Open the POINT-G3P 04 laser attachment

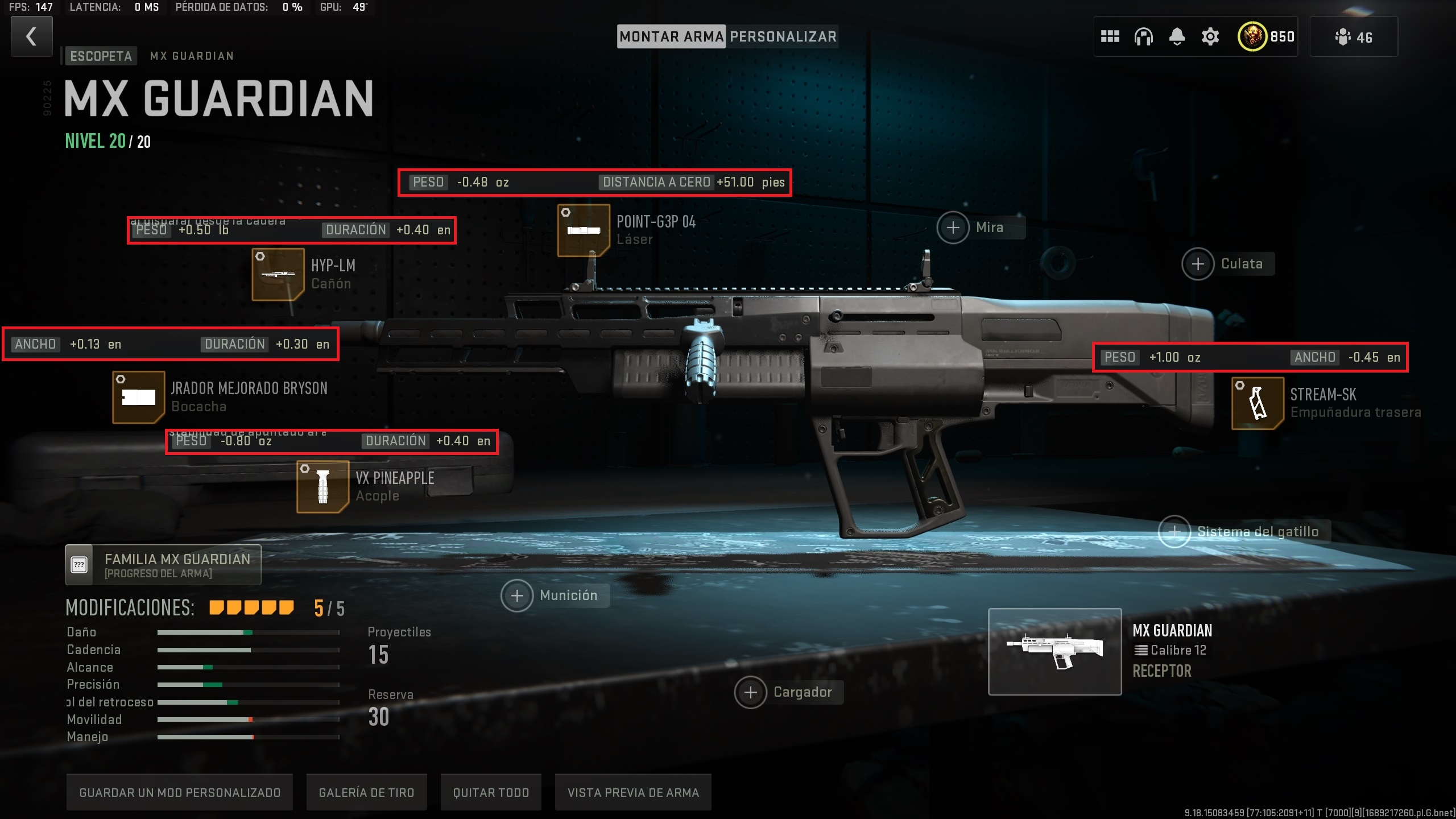pyautogui.click(x=583, y=232)
